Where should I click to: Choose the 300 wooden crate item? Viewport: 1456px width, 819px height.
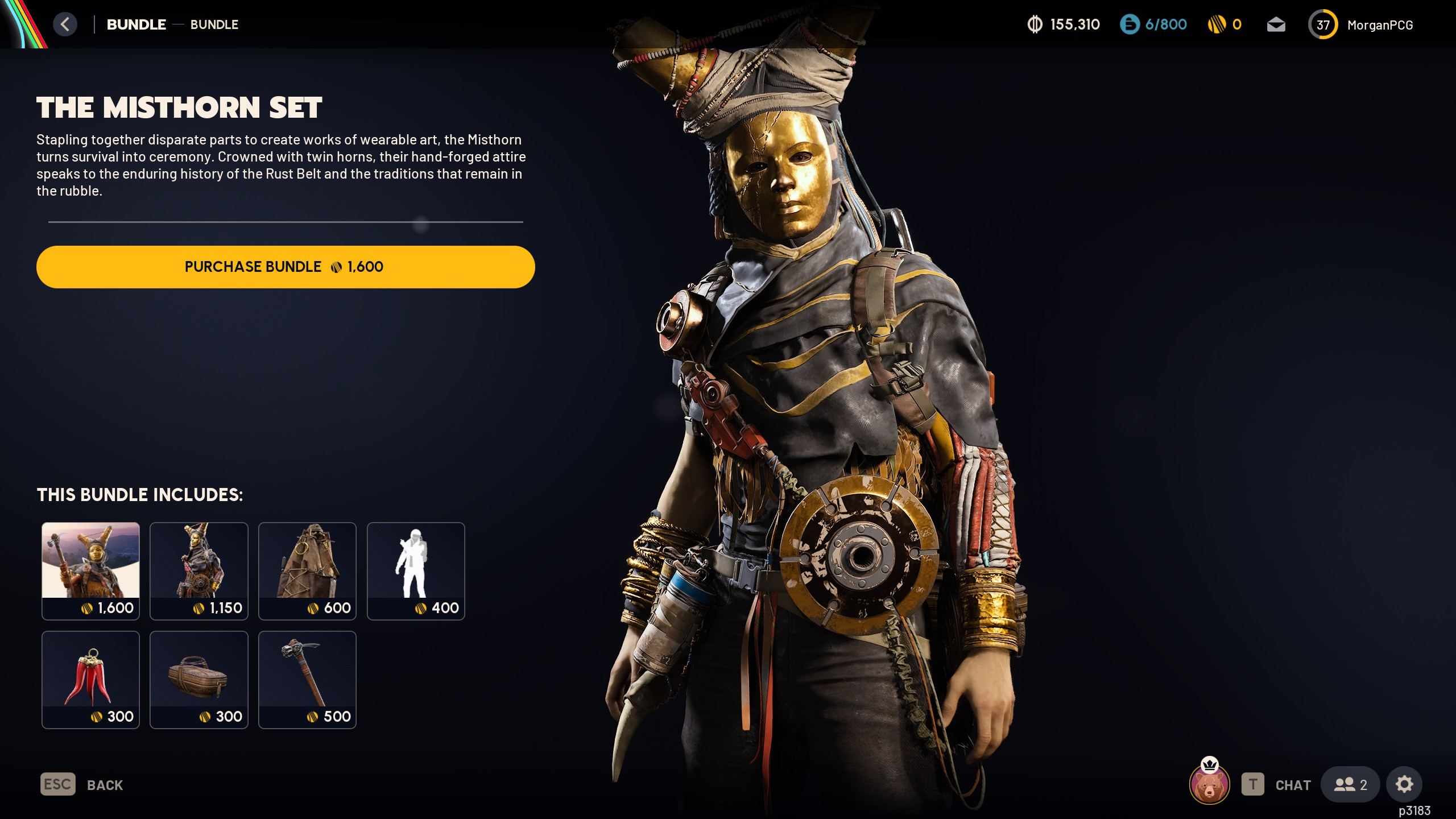(198, 679)
